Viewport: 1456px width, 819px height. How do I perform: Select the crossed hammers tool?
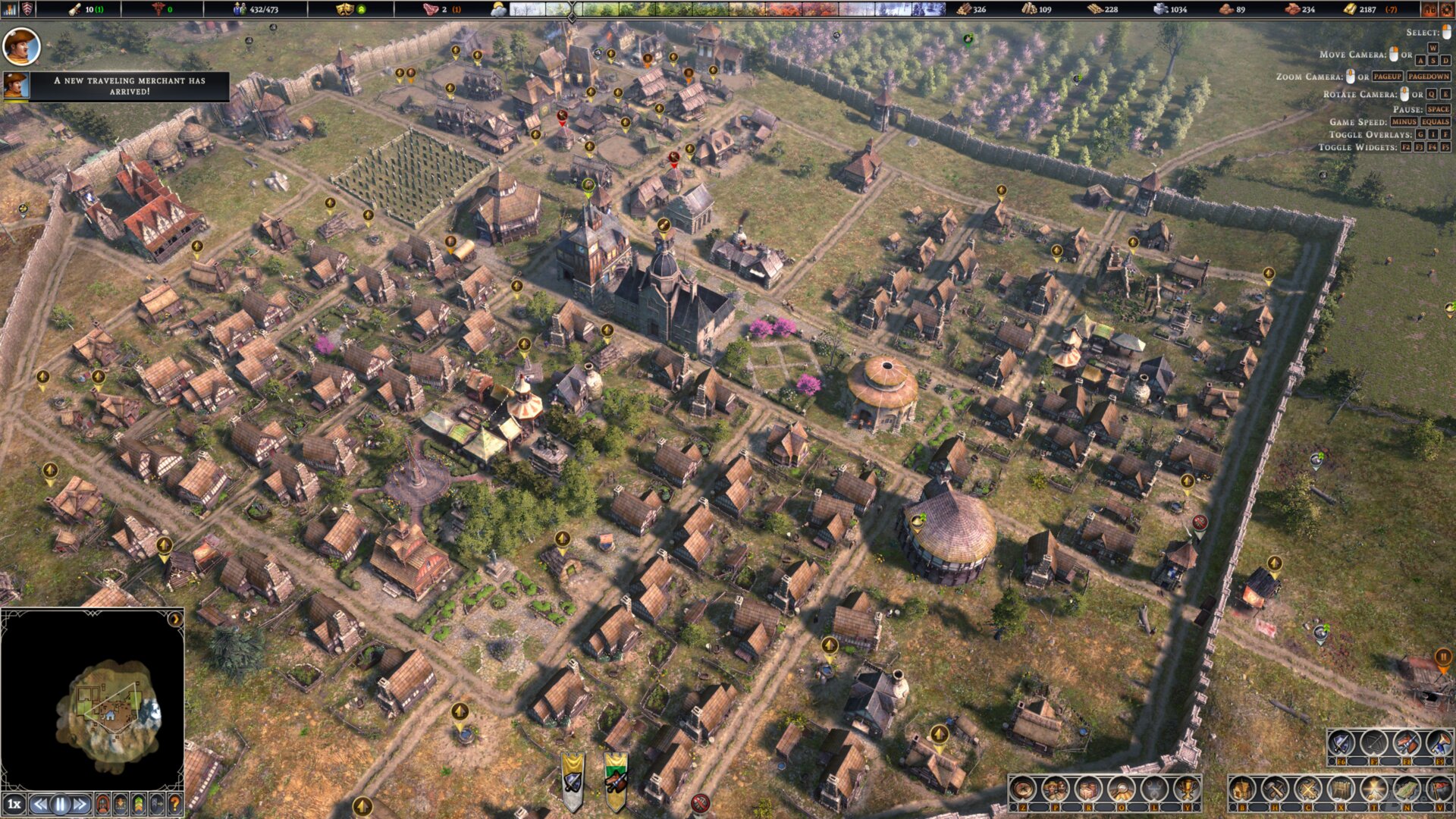[1275, 790]
